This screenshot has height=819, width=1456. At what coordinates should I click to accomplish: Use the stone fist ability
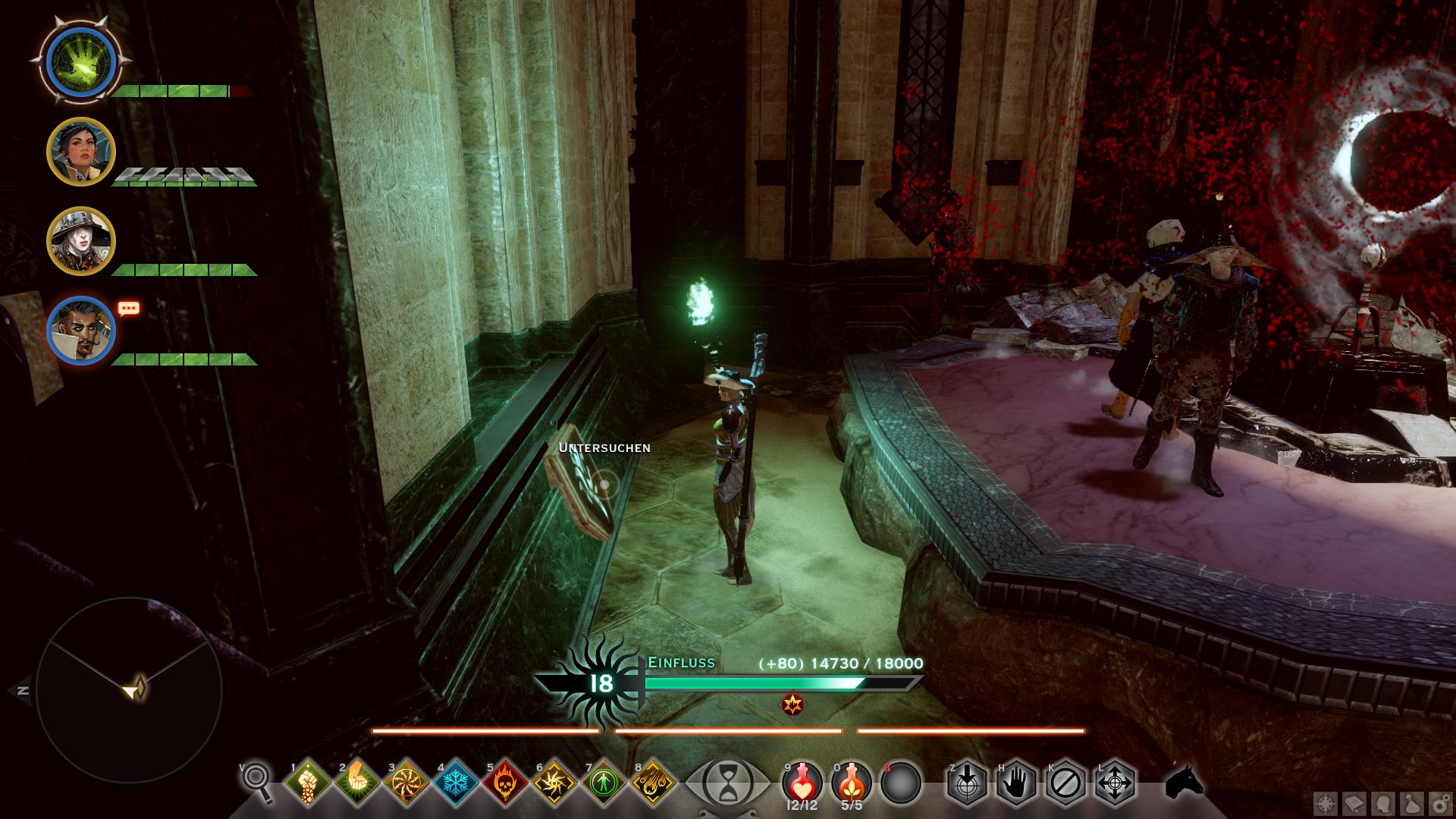pos(308,783)
